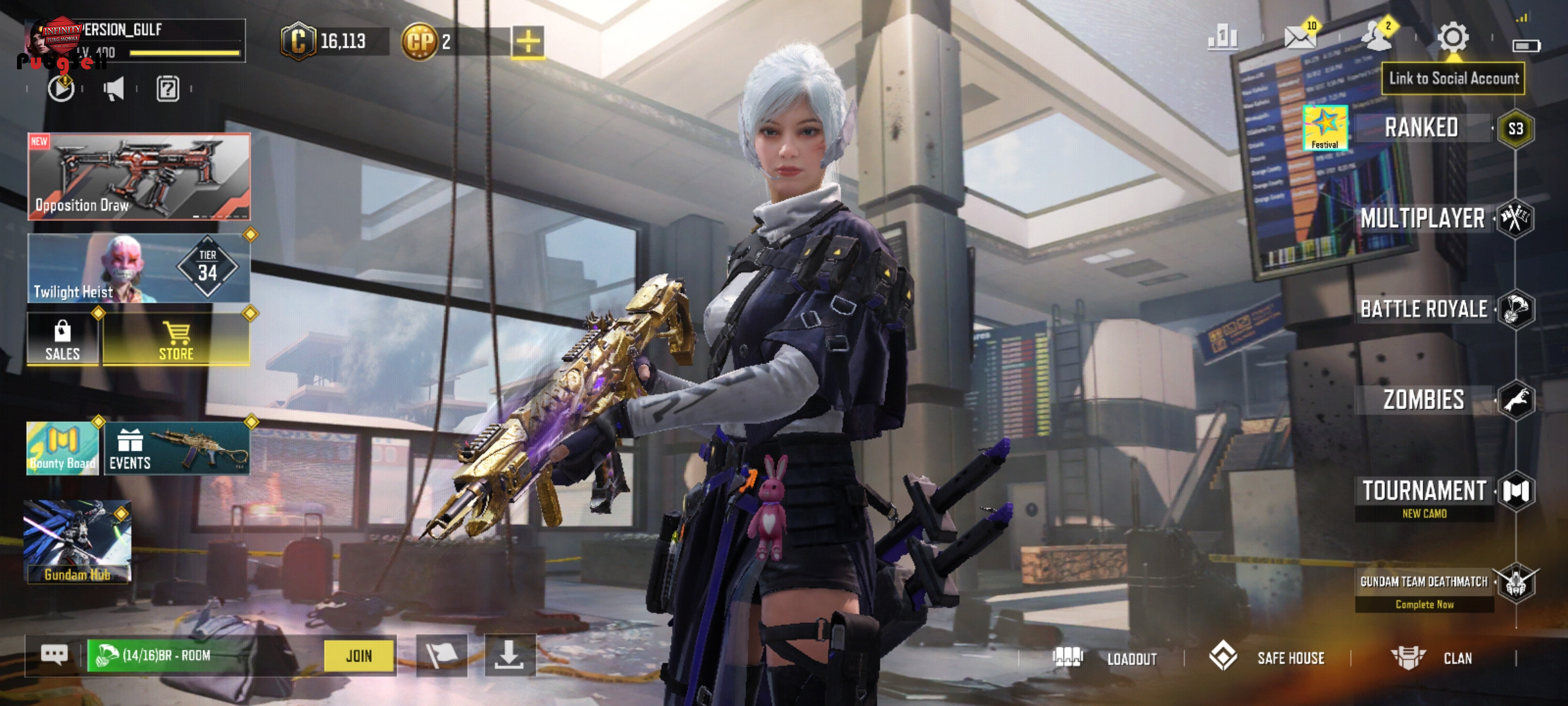Open the Tournament mode
This screenshot has width=1568, height=706.
point(1424,491)
